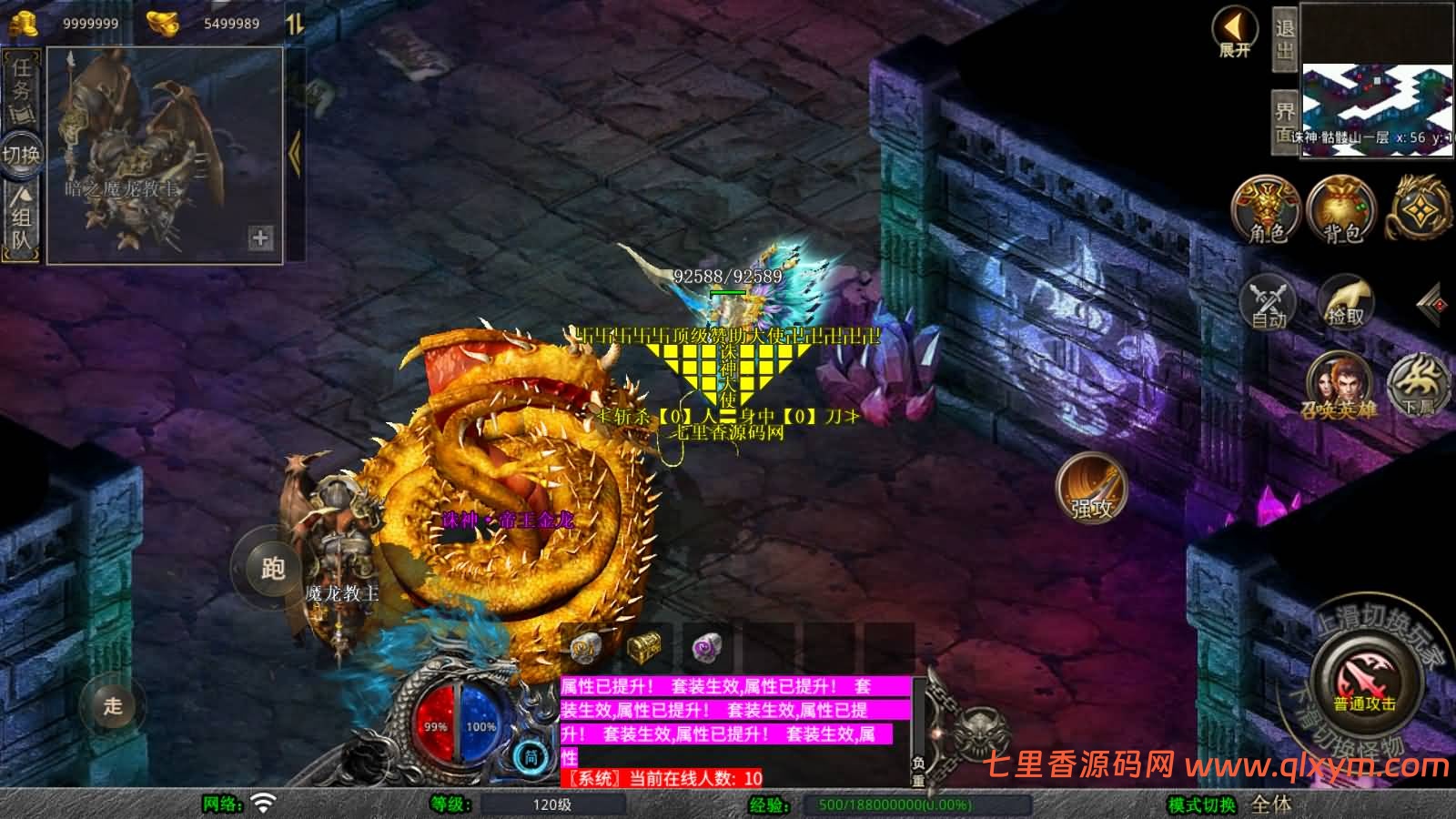Screen dimensions: 1456x819
Task: Tap the 捡取 pickup icon
Action: [x=1346, y=301]
